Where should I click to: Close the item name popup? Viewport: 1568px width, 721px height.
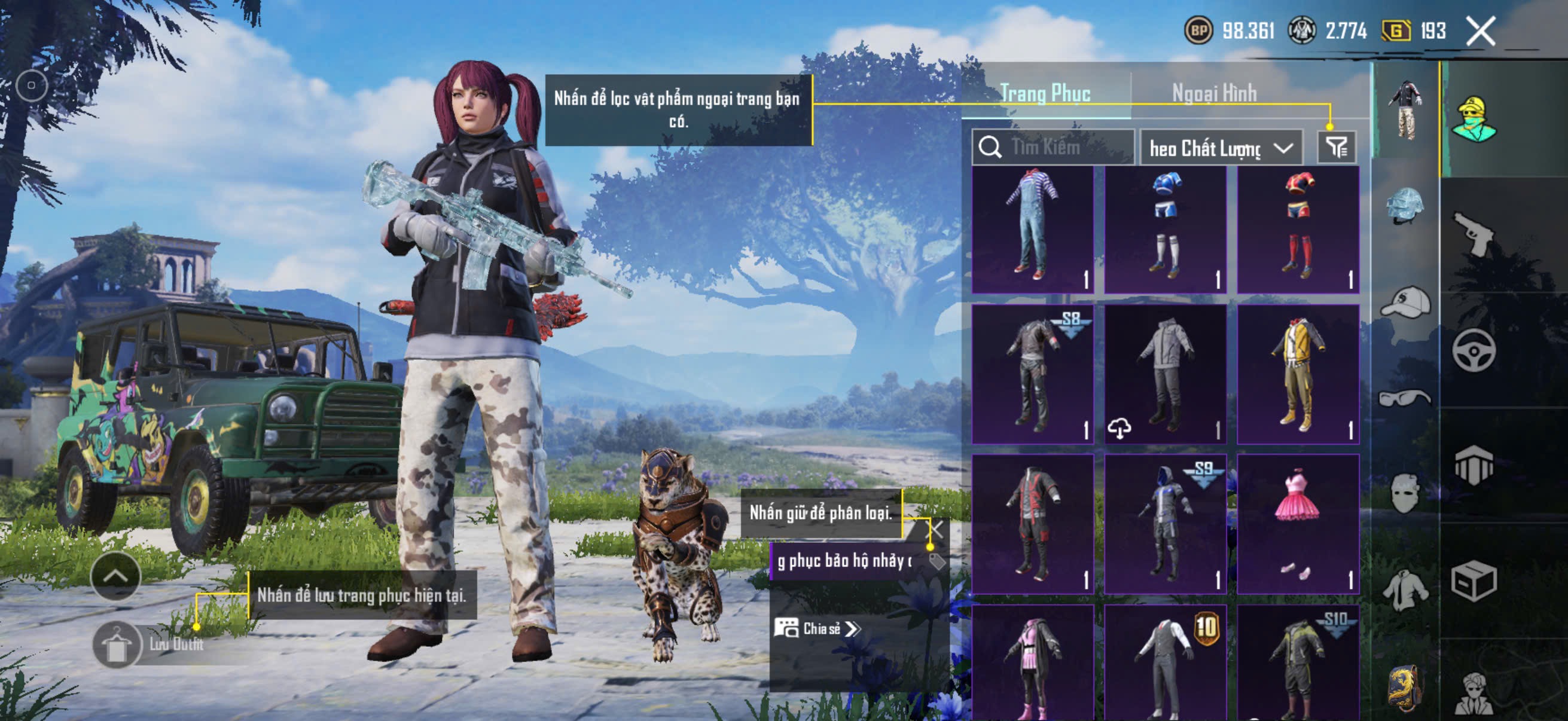click(935, 528)
